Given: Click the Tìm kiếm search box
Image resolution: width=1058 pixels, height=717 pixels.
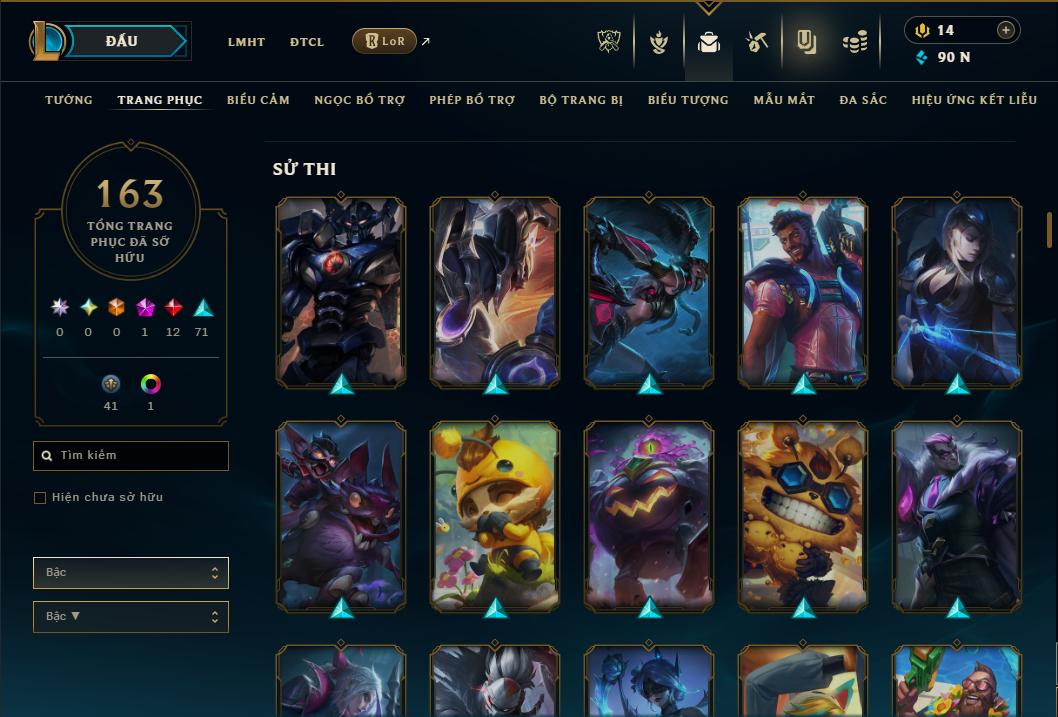Looking at the screenshot, I should (x=131, y=456).
